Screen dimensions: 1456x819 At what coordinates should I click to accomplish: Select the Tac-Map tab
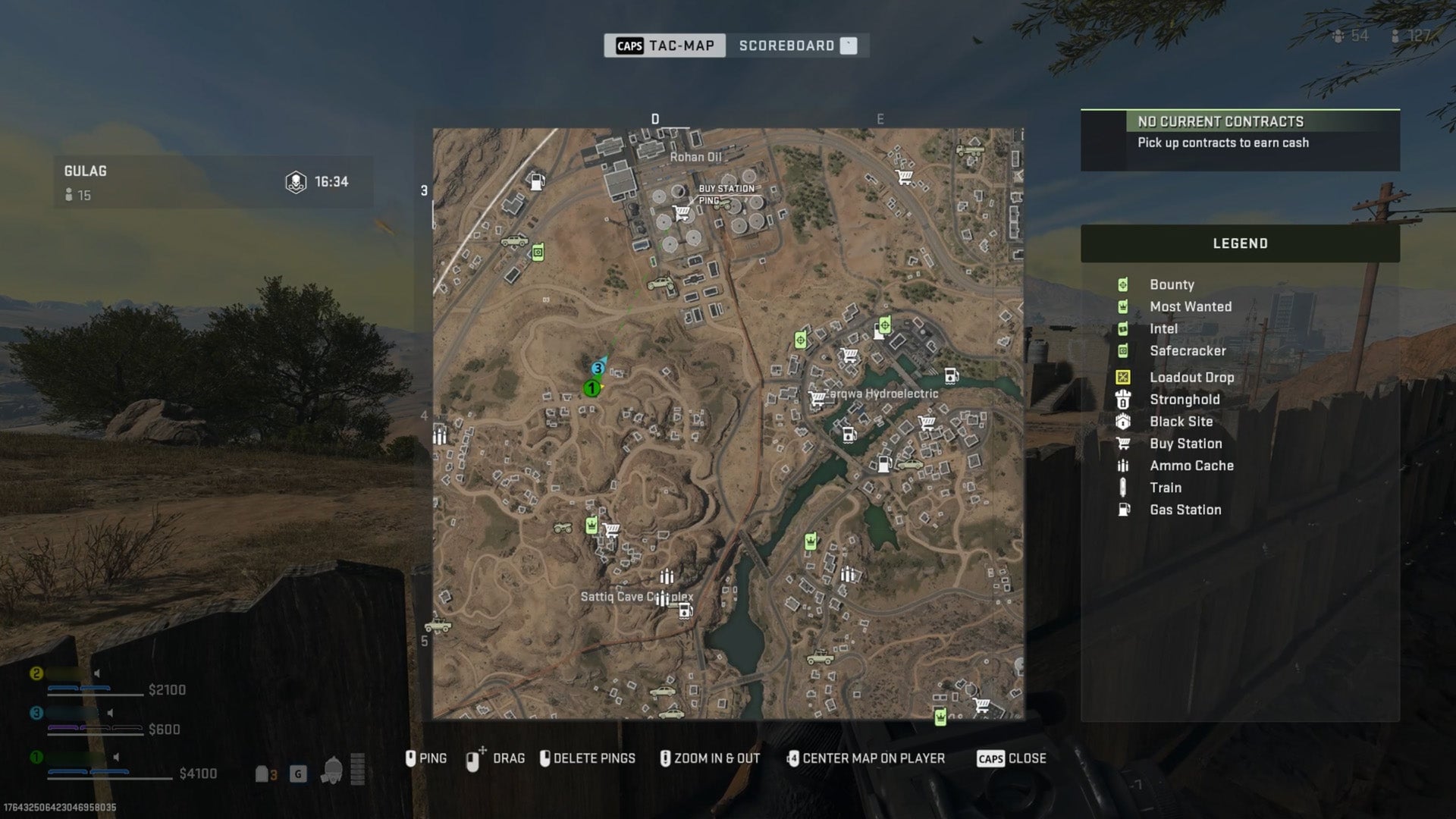(665, 45)
